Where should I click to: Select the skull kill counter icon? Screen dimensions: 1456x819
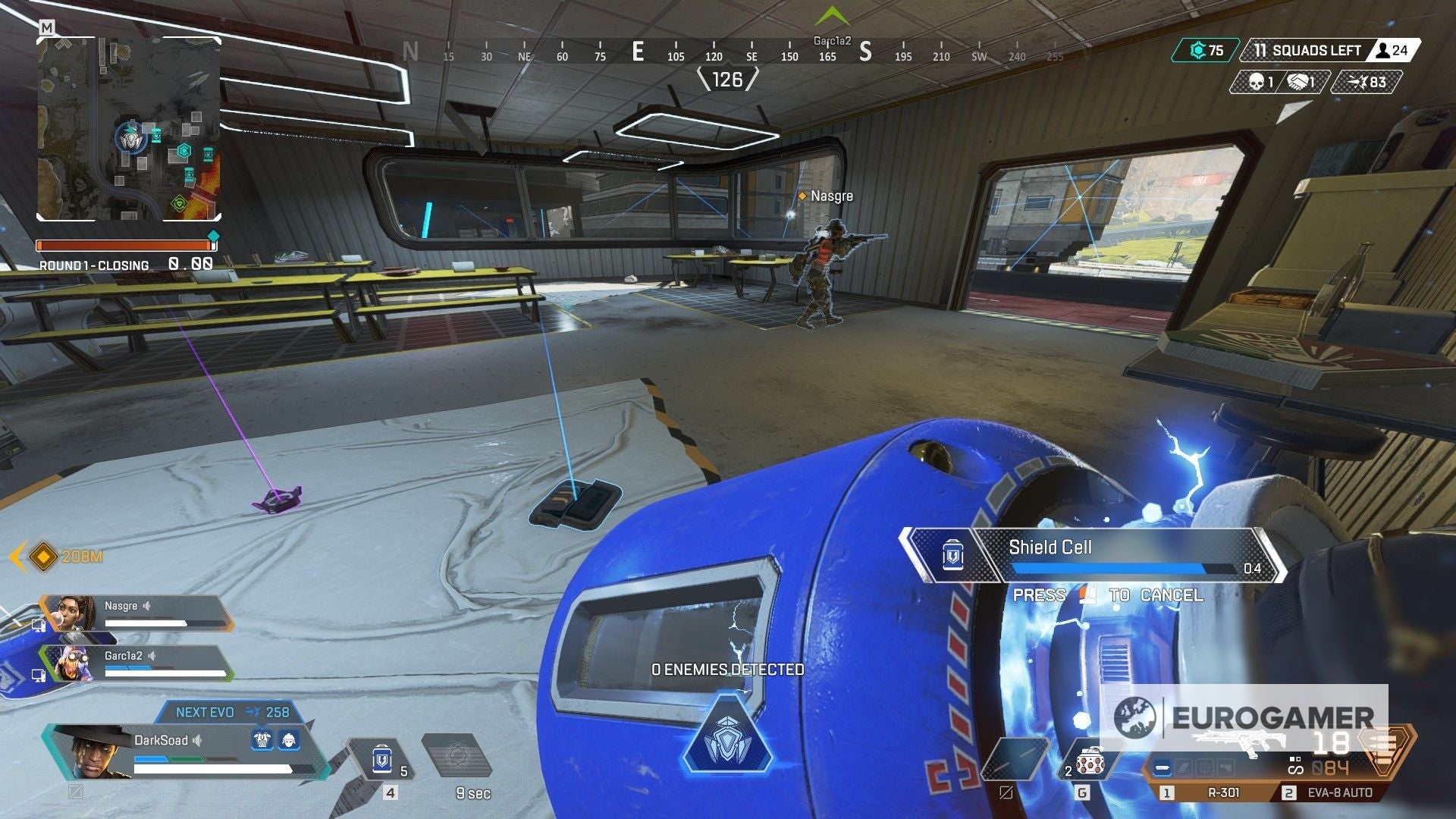[x=1256, y=80]
